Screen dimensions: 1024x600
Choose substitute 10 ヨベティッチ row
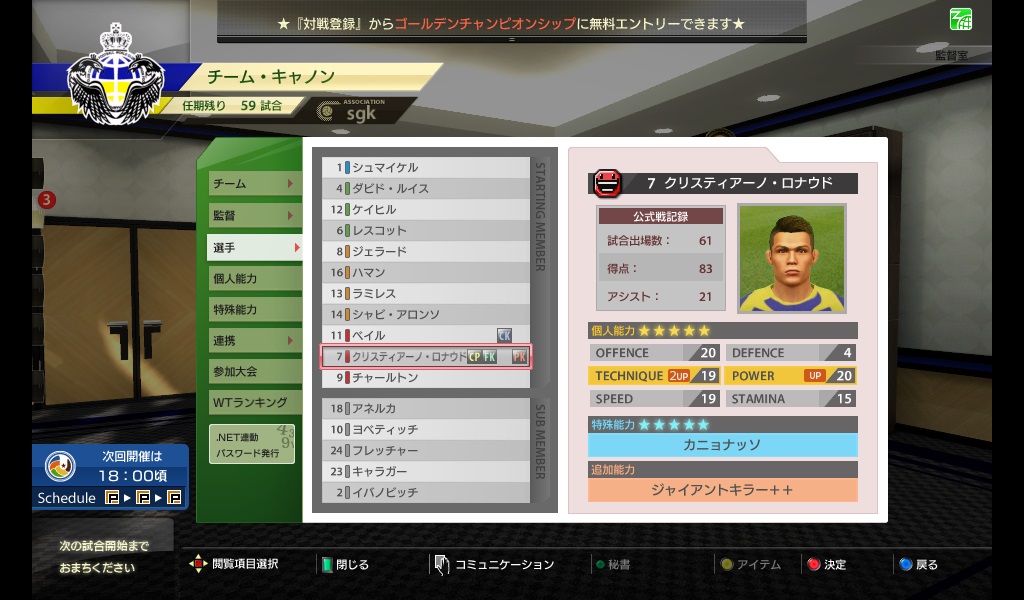point(426,429)
